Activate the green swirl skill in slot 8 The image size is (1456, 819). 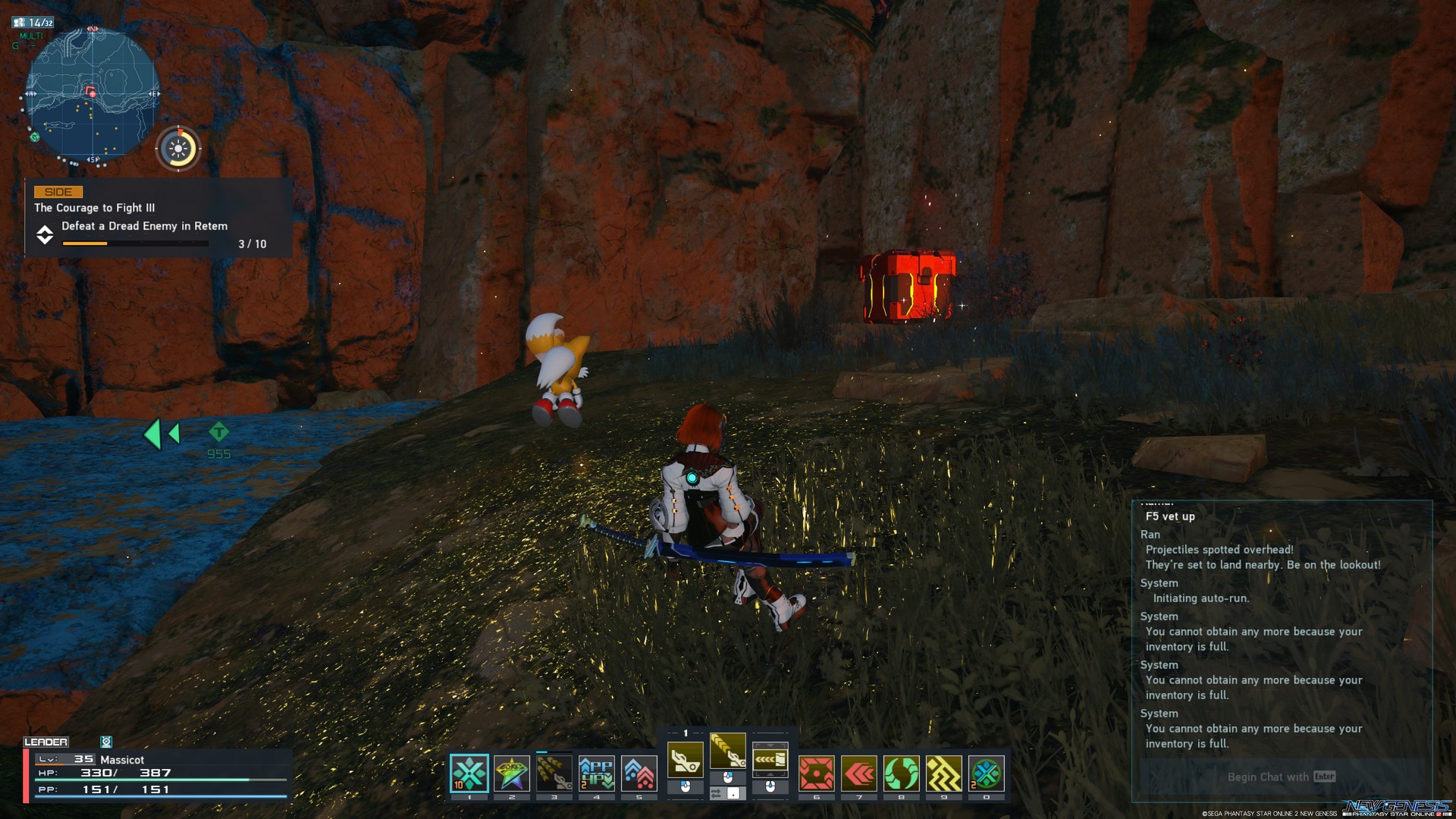902,774
